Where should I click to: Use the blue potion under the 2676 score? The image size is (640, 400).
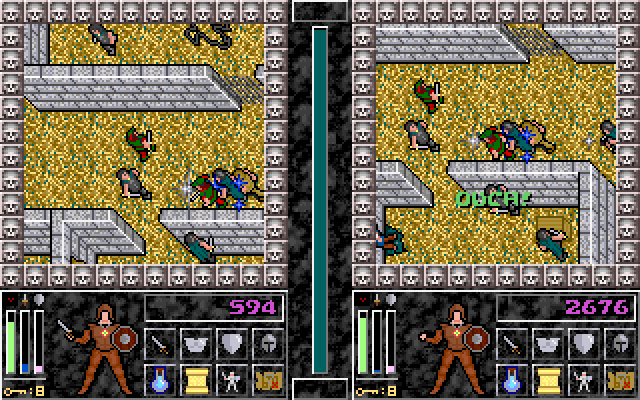pyautogui.click(x=511, y=379)
